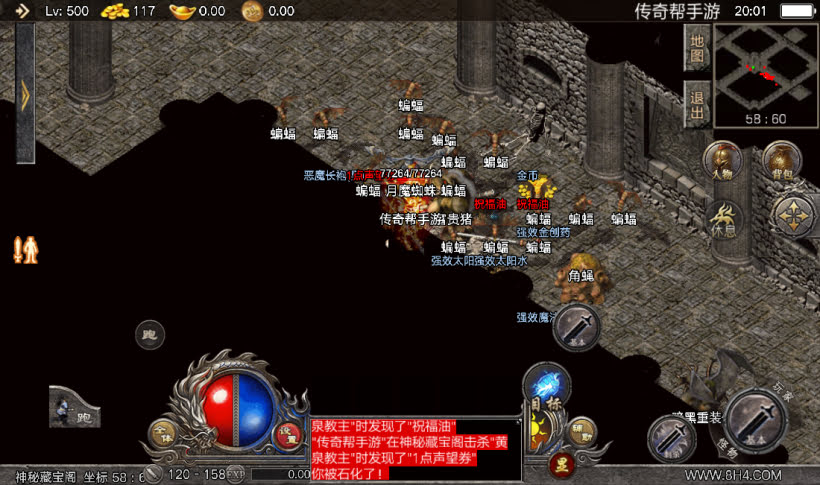
Task: Activate the 刺杀 sword skill
Action: point(671,438)
